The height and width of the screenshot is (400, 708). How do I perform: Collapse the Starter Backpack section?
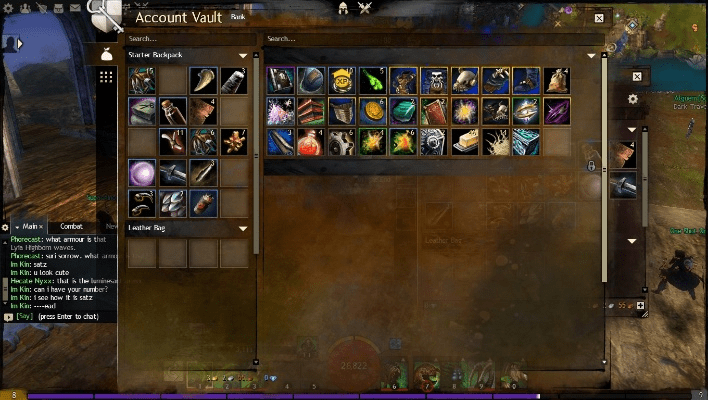[x=242, y=56]
